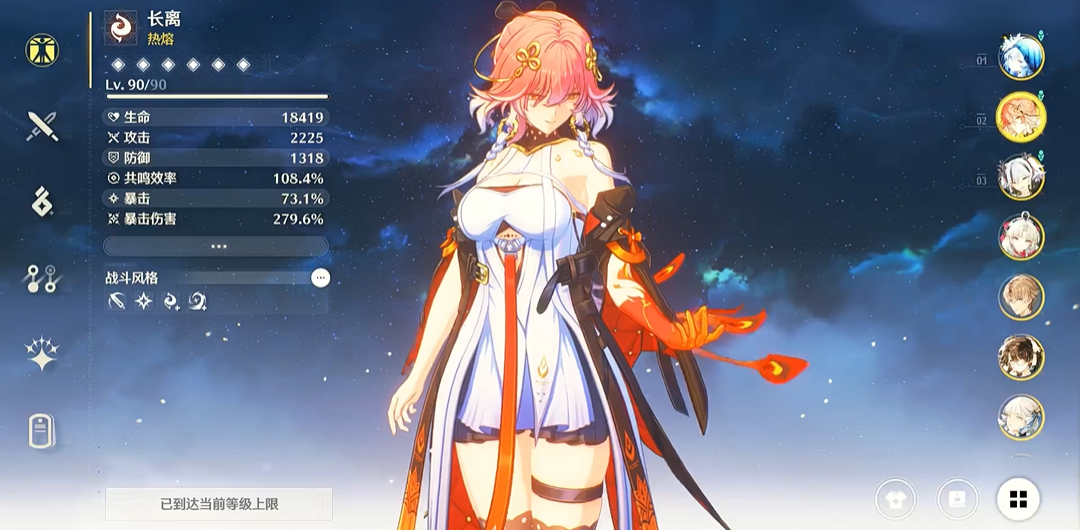Image resolution: width=1080 pixels, height=530 pixels.
Task: Click the square card icon button
Action: [957, 499]
